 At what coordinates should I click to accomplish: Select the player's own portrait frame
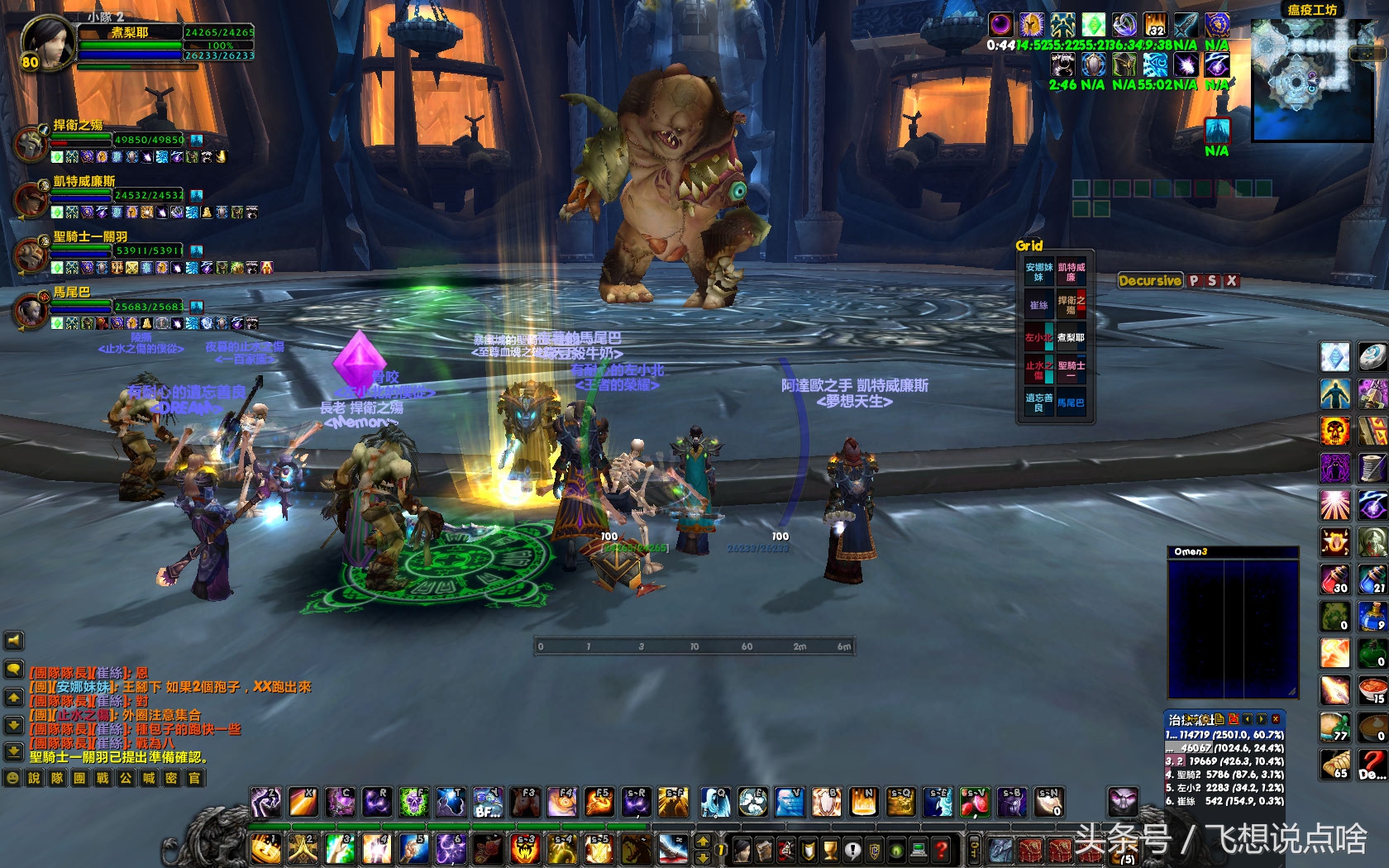click(x=46, y=43)
